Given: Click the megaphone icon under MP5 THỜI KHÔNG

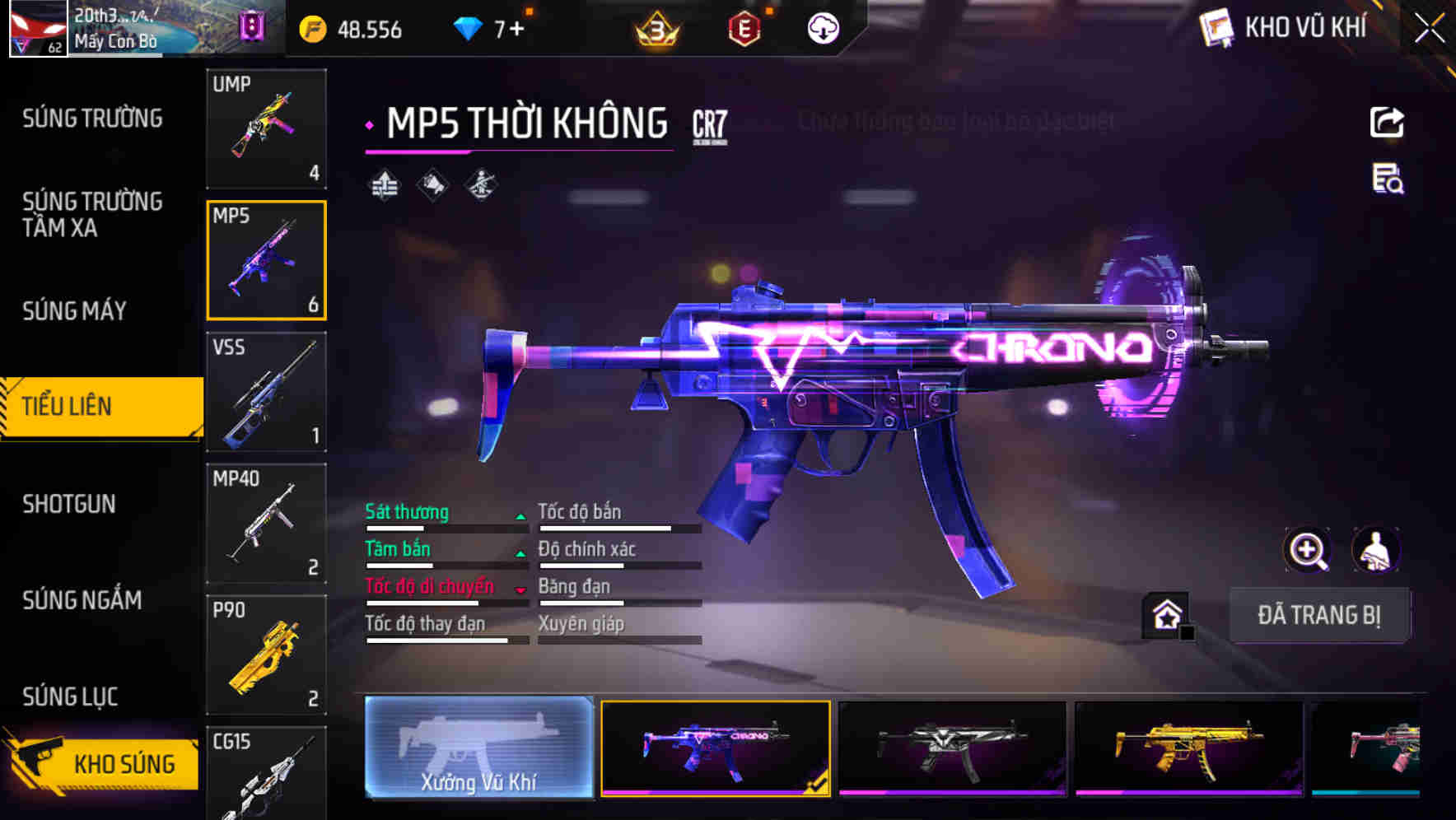Looking at the screenshot, I should click(434, 184).
